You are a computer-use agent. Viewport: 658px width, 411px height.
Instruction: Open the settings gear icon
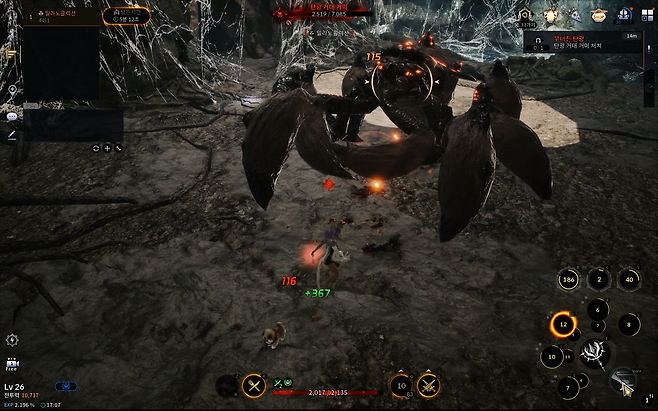point(12,340)
